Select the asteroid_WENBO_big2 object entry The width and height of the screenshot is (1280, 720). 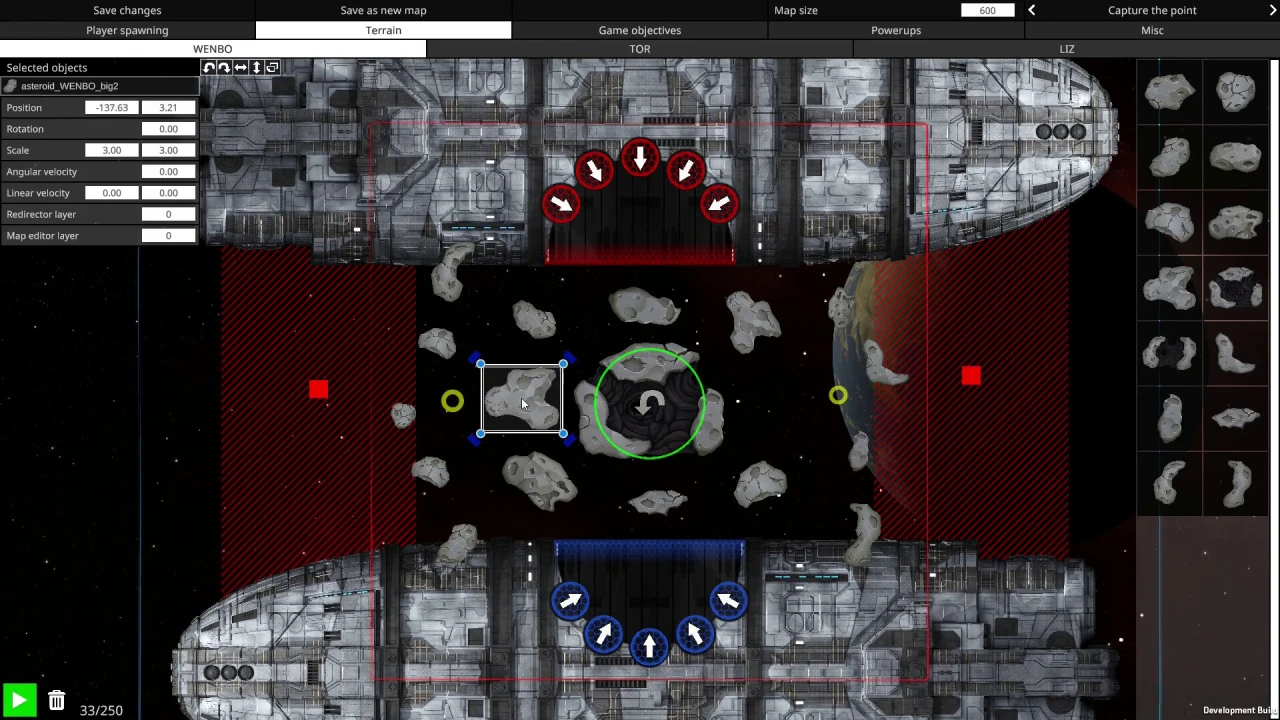pos(69,85)
